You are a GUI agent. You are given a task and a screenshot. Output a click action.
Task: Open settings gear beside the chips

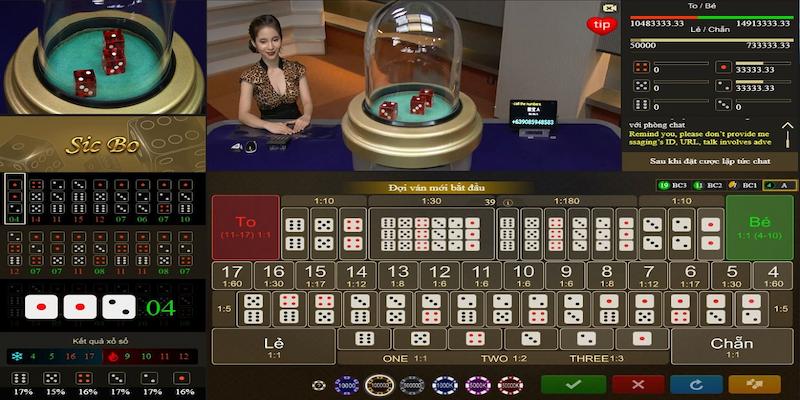[319, 384]
